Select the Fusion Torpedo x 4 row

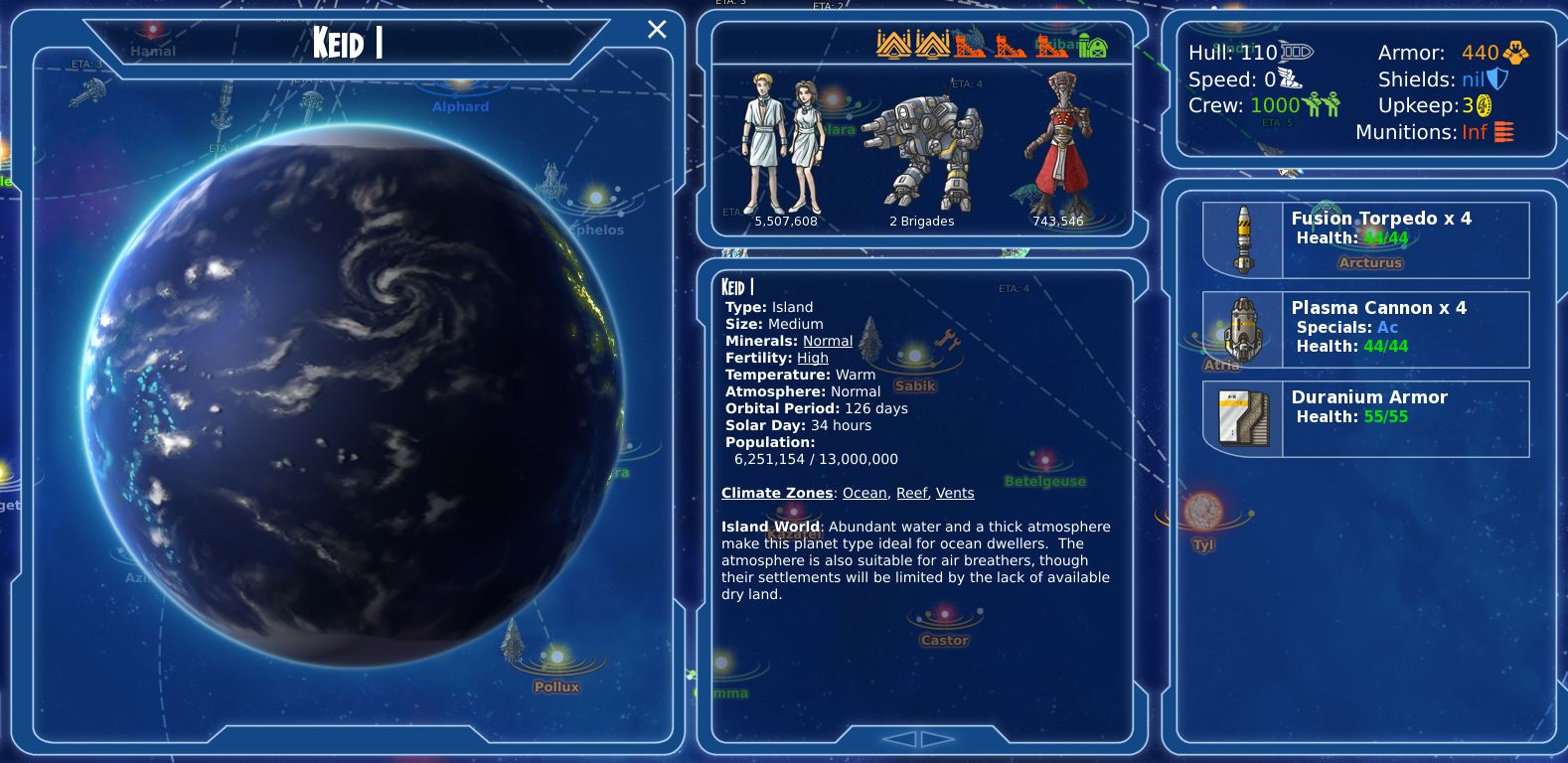[1365, 239]
